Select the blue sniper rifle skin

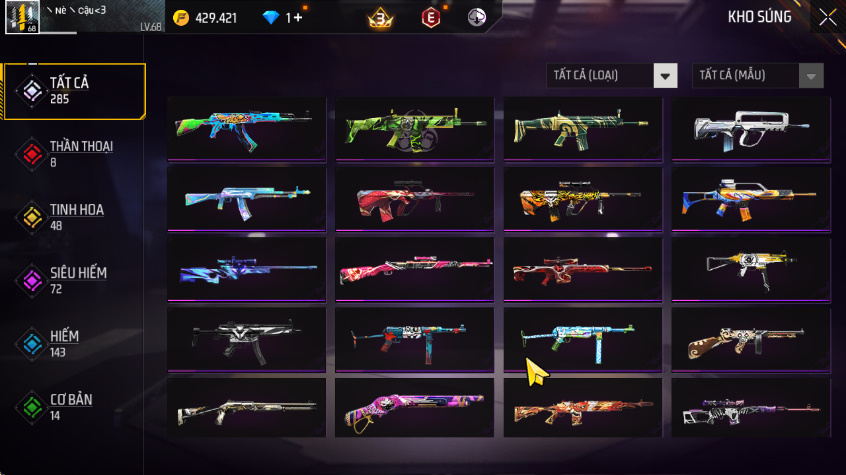pyautogui.click(x=246, y=268)
